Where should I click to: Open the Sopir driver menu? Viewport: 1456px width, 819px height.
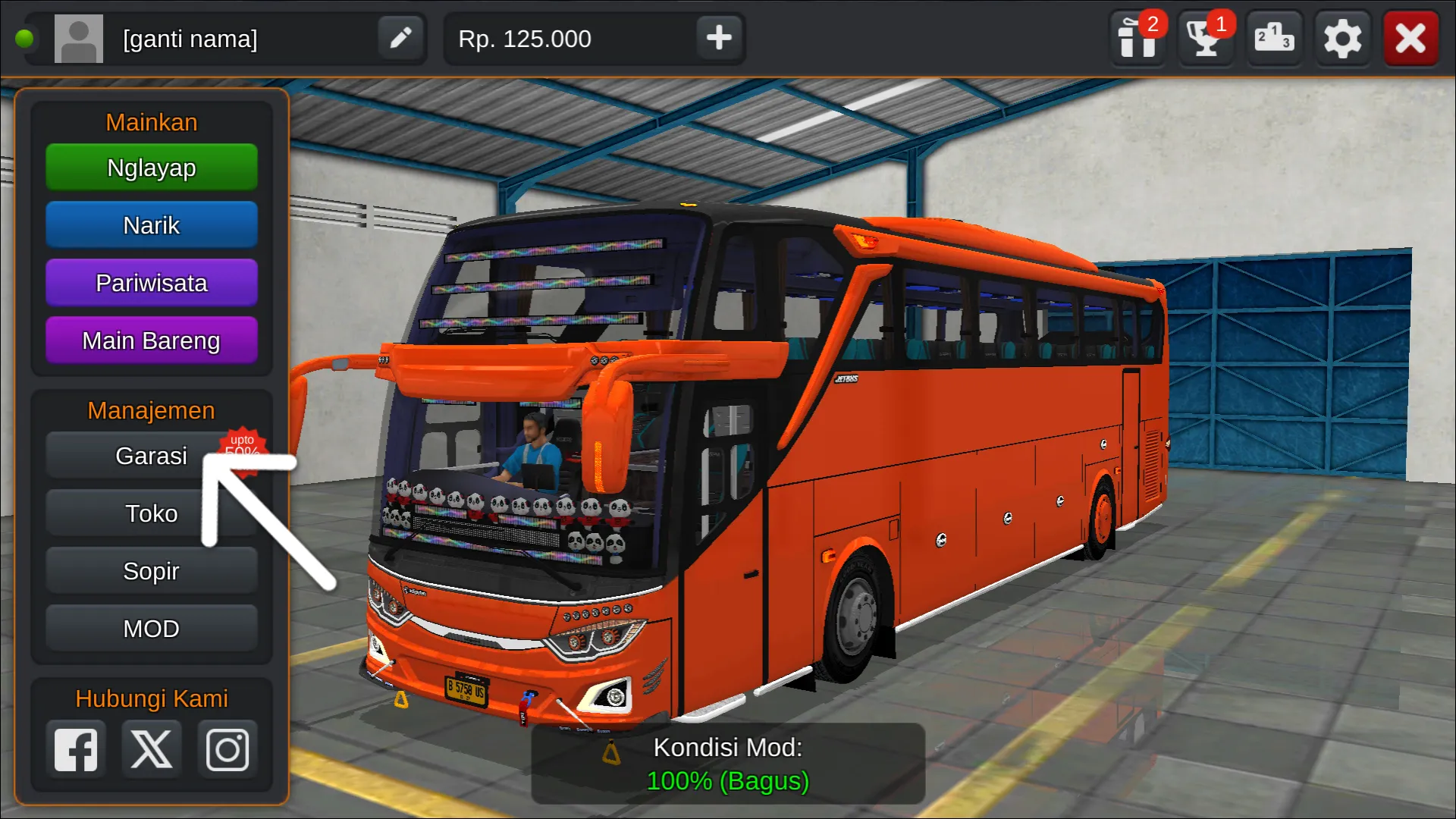(152, 571)
